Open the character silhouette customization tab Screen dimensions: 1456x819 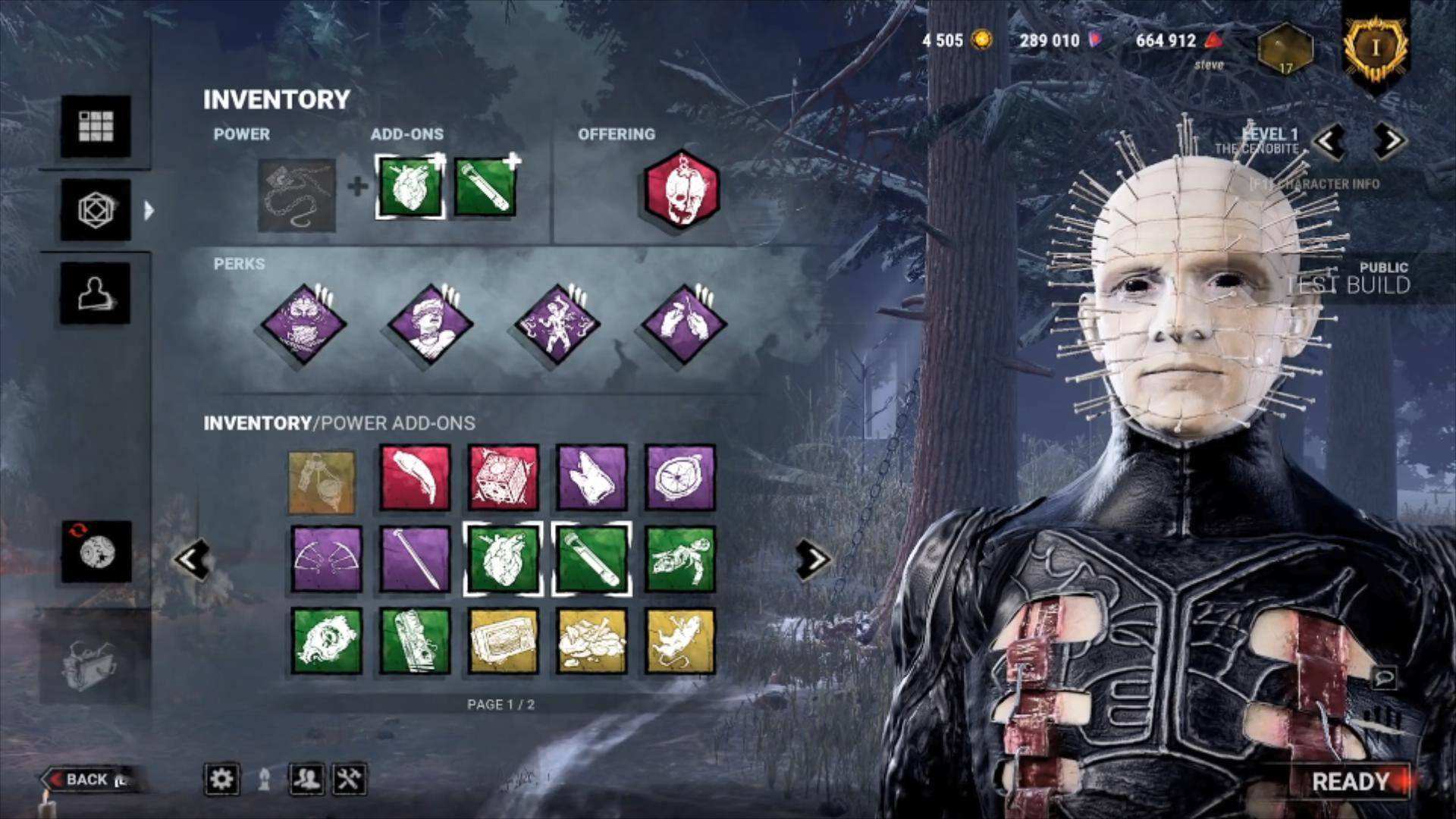coord(96,293)
